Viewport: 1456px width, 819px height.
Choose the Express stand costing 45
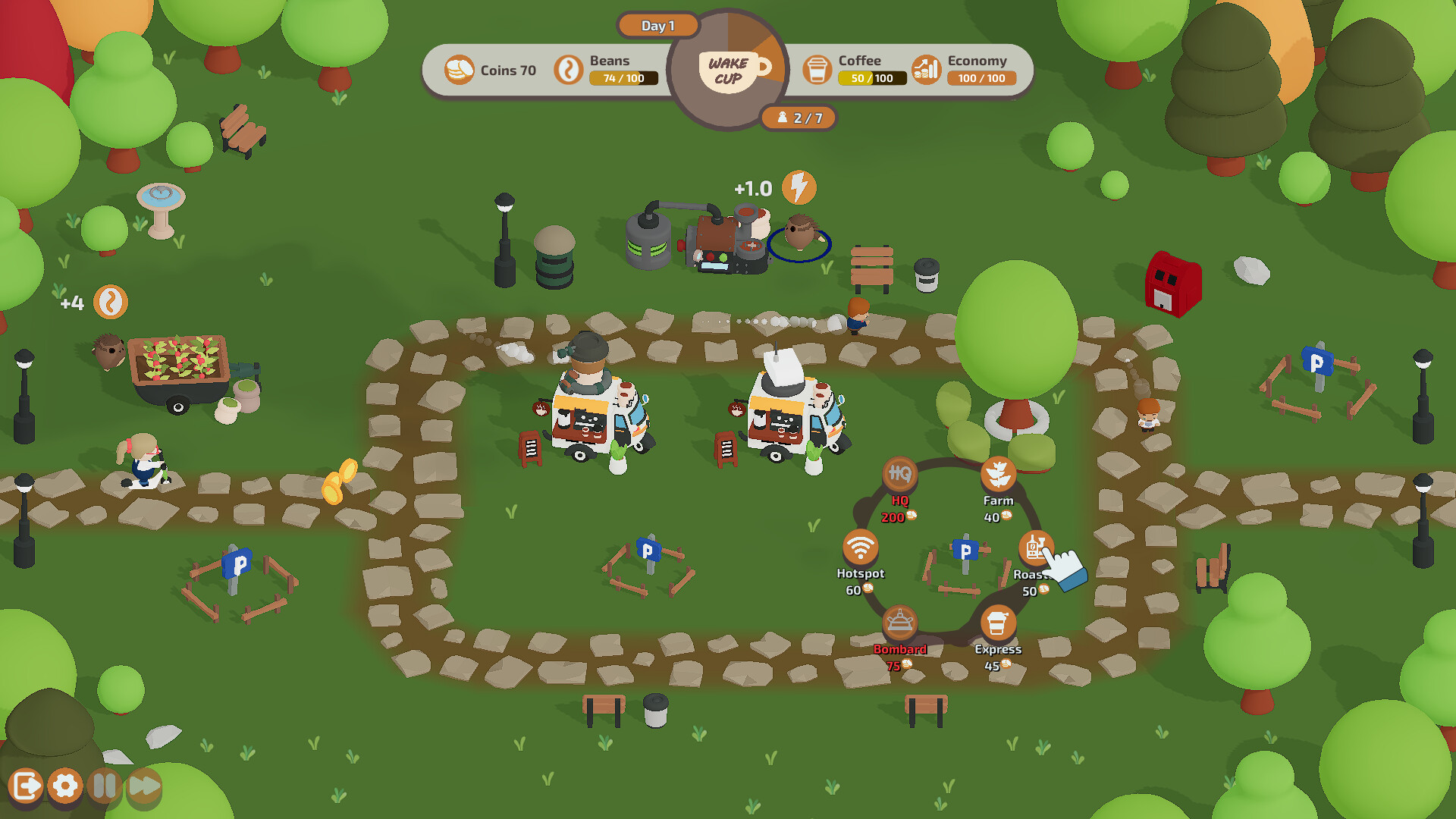[x=998, y=622]
